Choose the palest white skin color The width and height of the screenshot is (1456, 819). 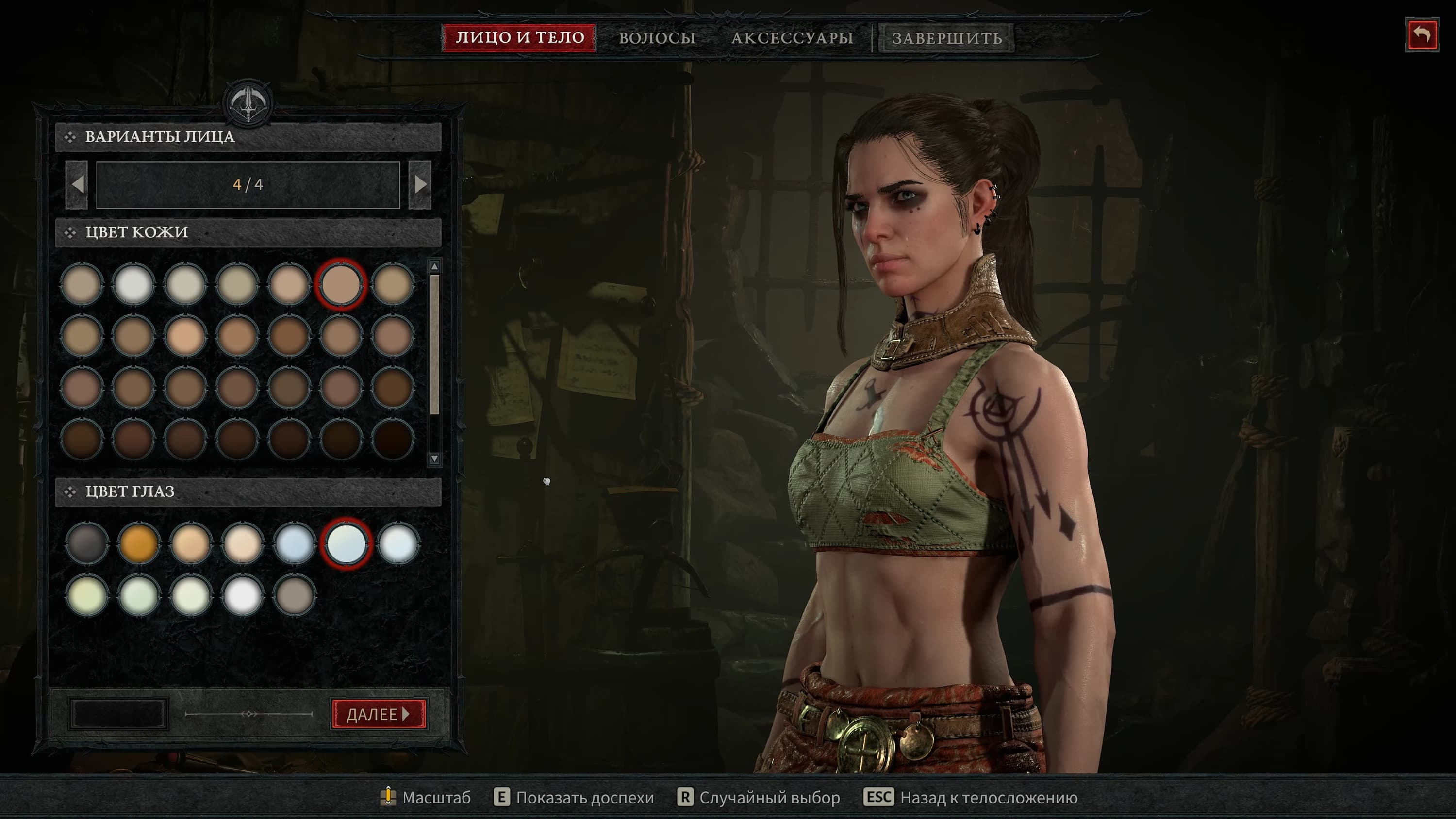[133, 284]
